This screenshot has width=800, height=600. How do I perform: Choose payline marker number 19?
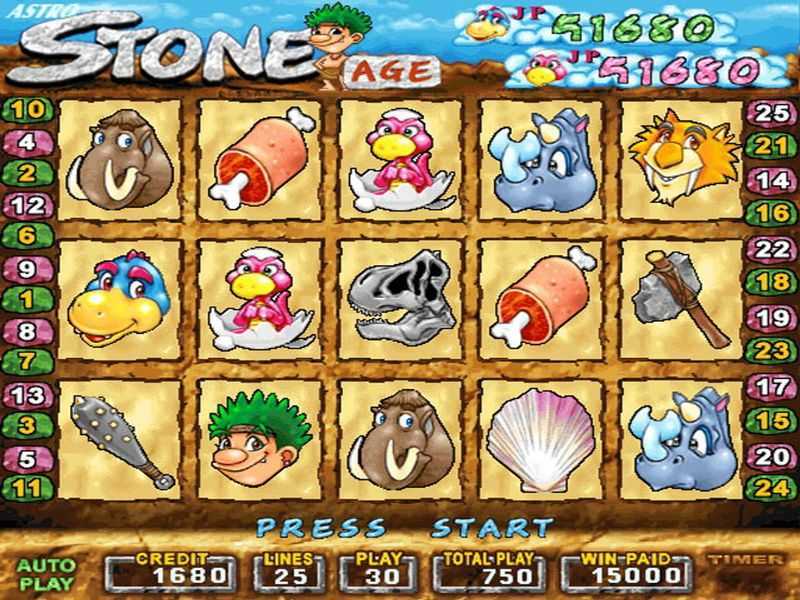click(771, 318)
